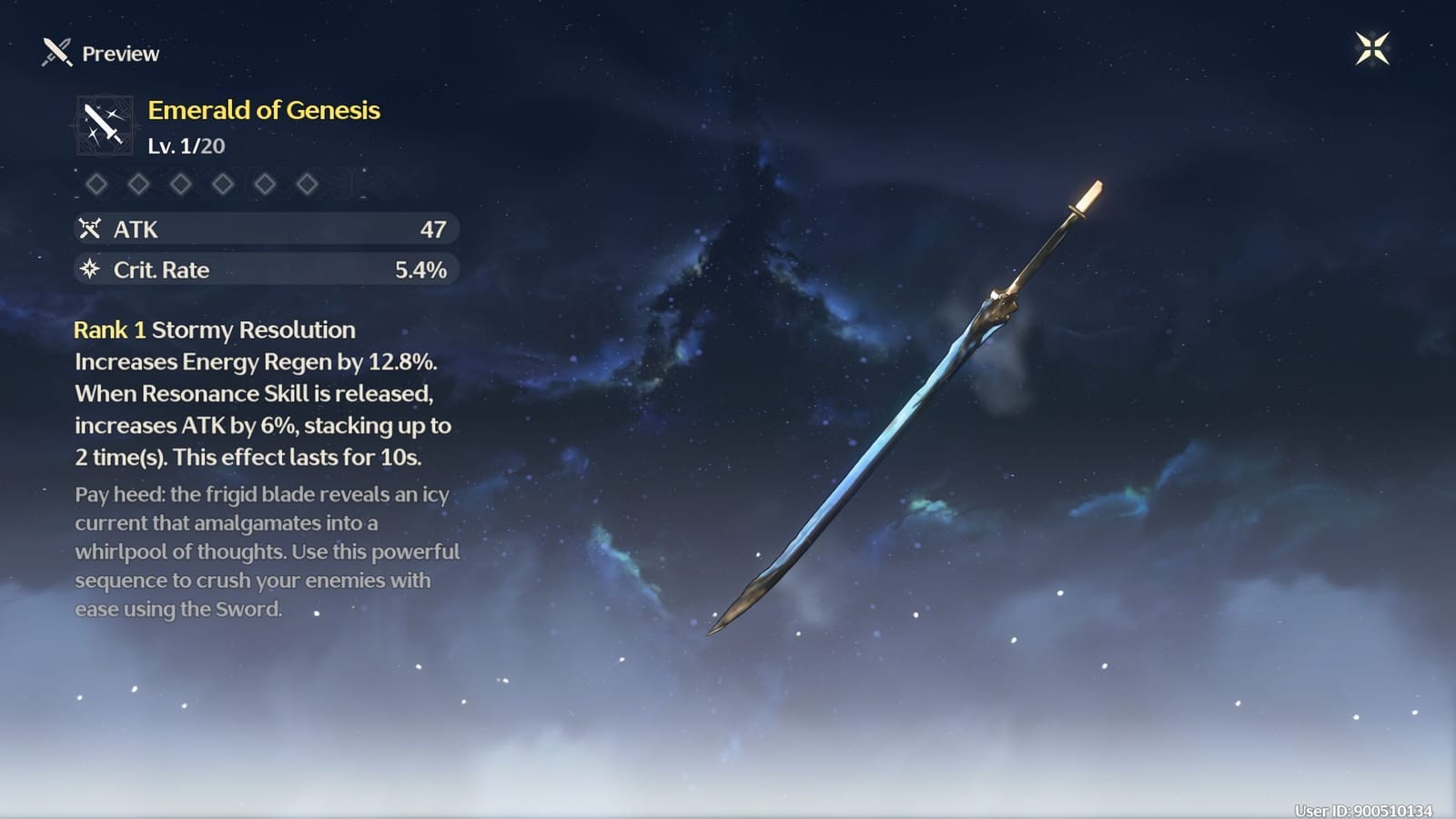Expand the weapon lore flavor text
This screenshot has width=1456, height=819.
pos(264,552)
